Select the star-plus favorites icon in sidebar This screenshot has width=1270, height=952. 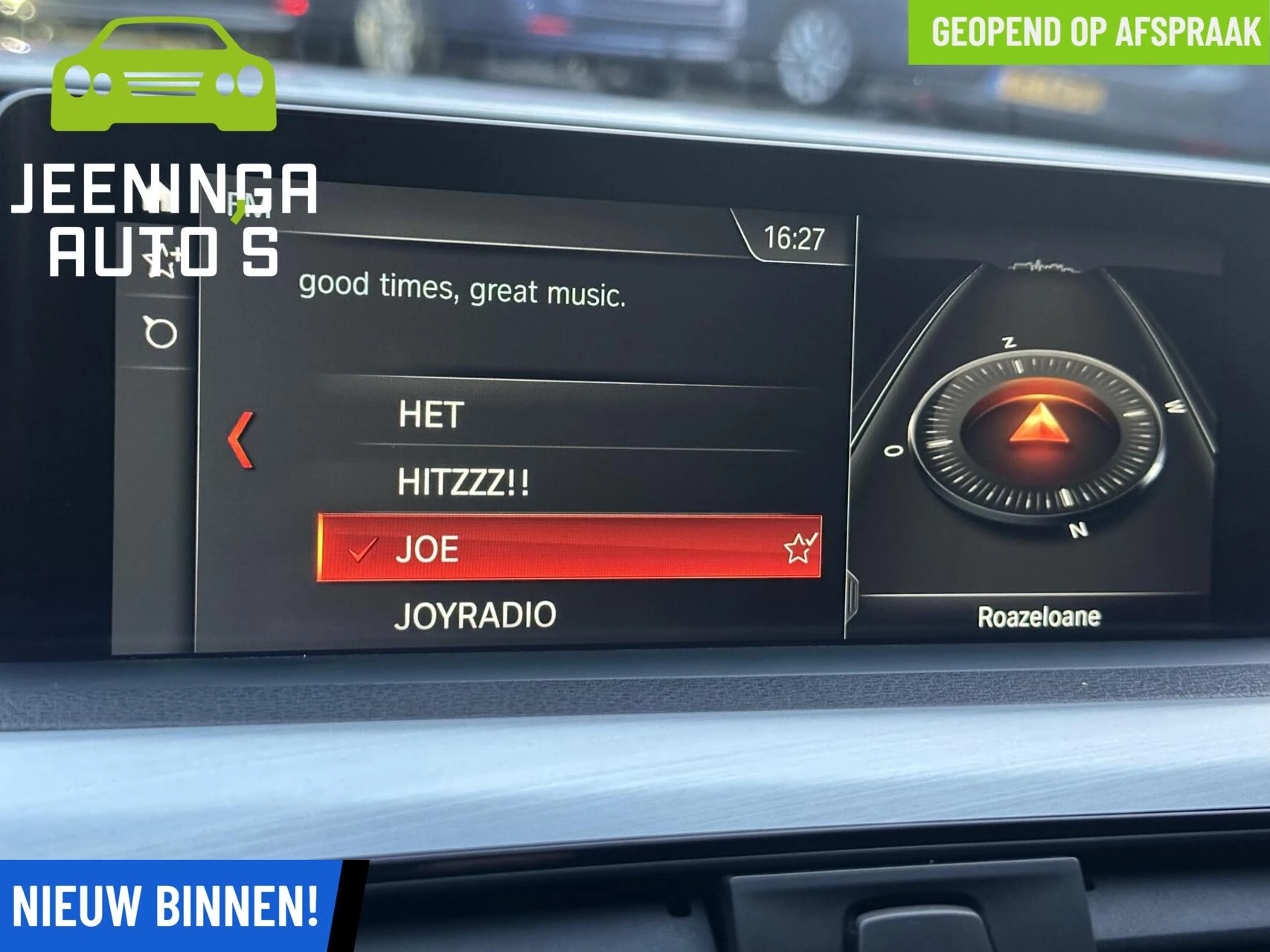(160, 260)
